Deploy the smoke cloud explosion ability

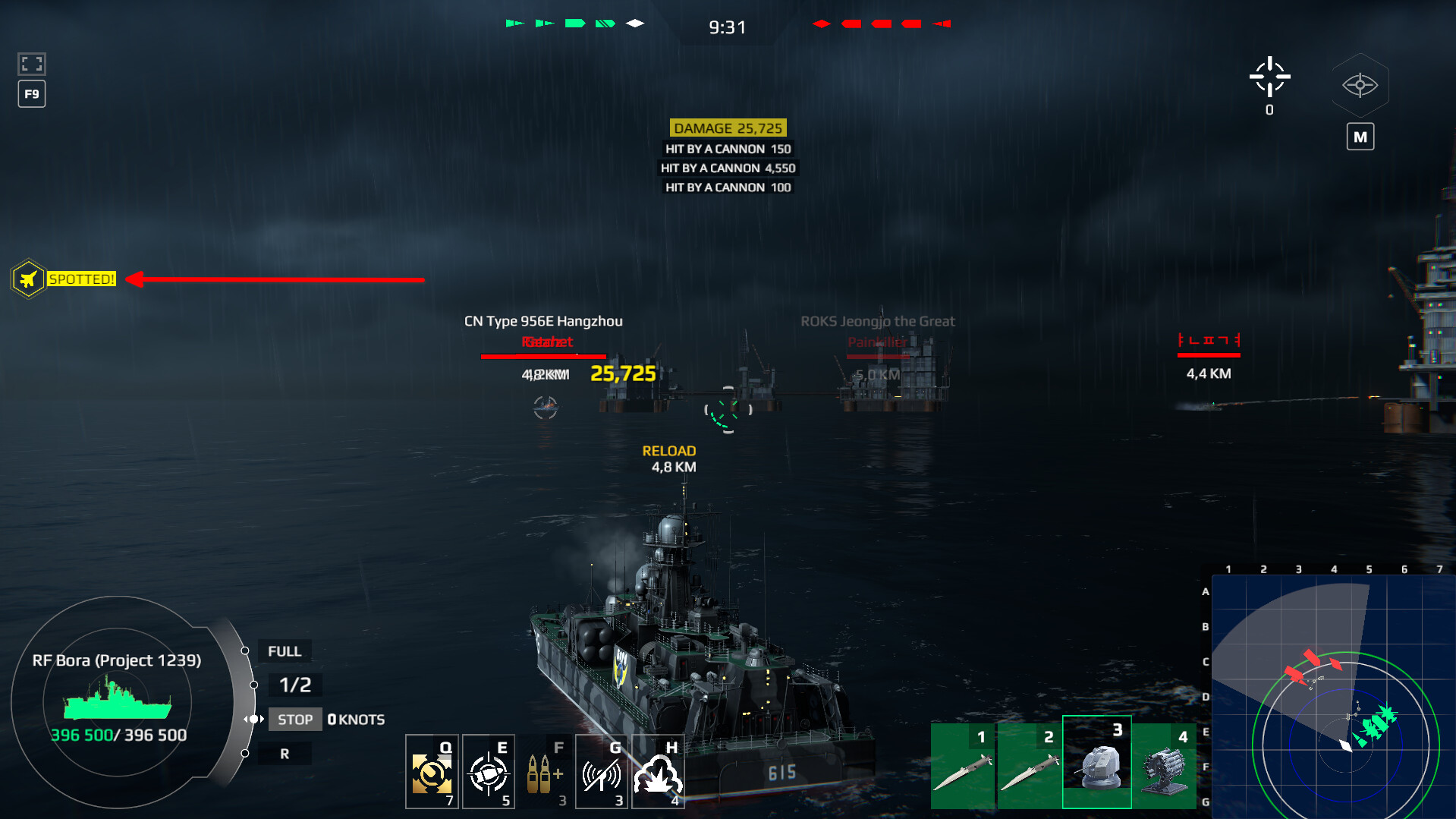tap(658, 772)
